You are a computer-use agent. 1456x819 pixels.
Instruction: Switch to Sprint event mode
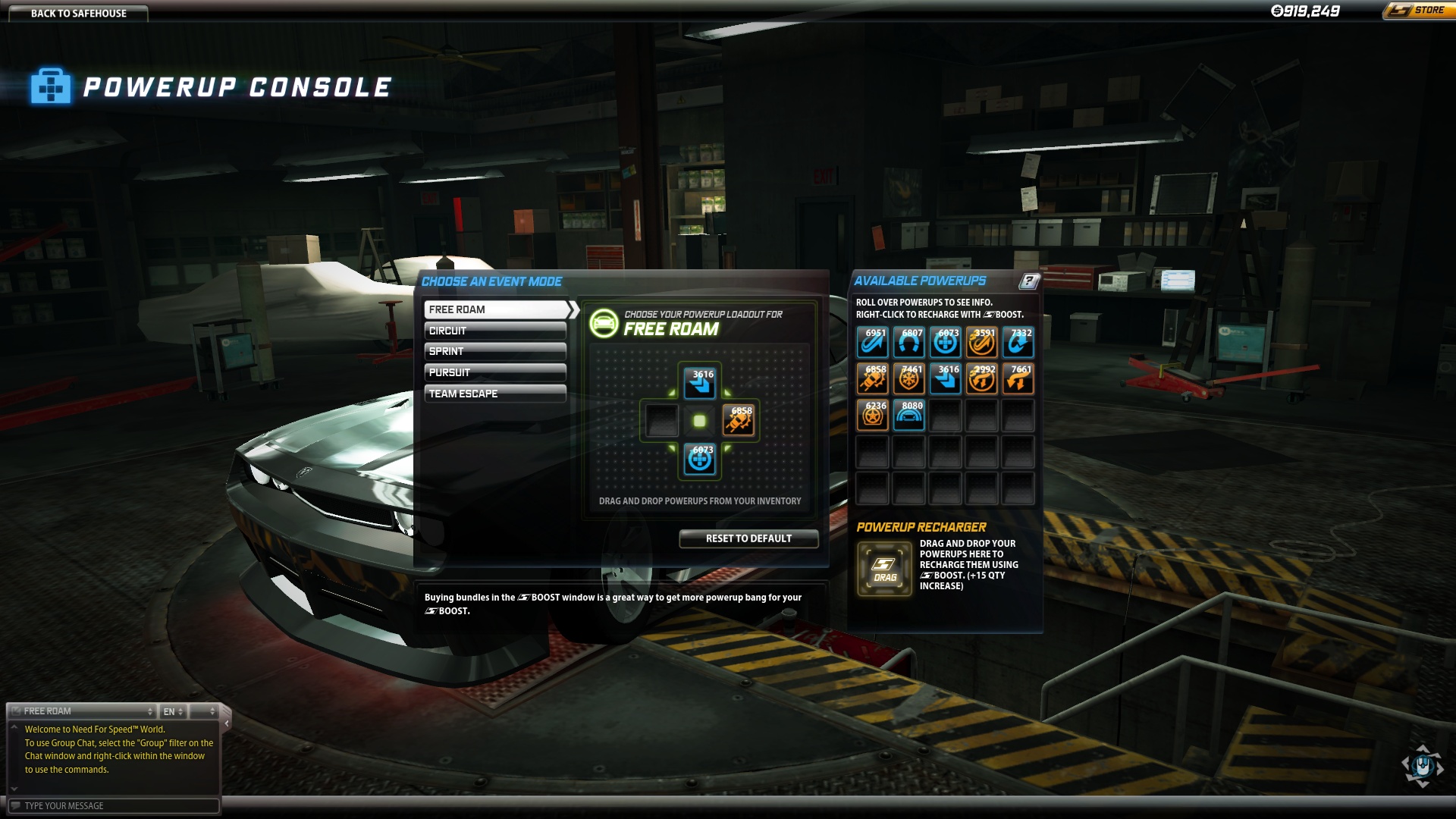(495, 351)
